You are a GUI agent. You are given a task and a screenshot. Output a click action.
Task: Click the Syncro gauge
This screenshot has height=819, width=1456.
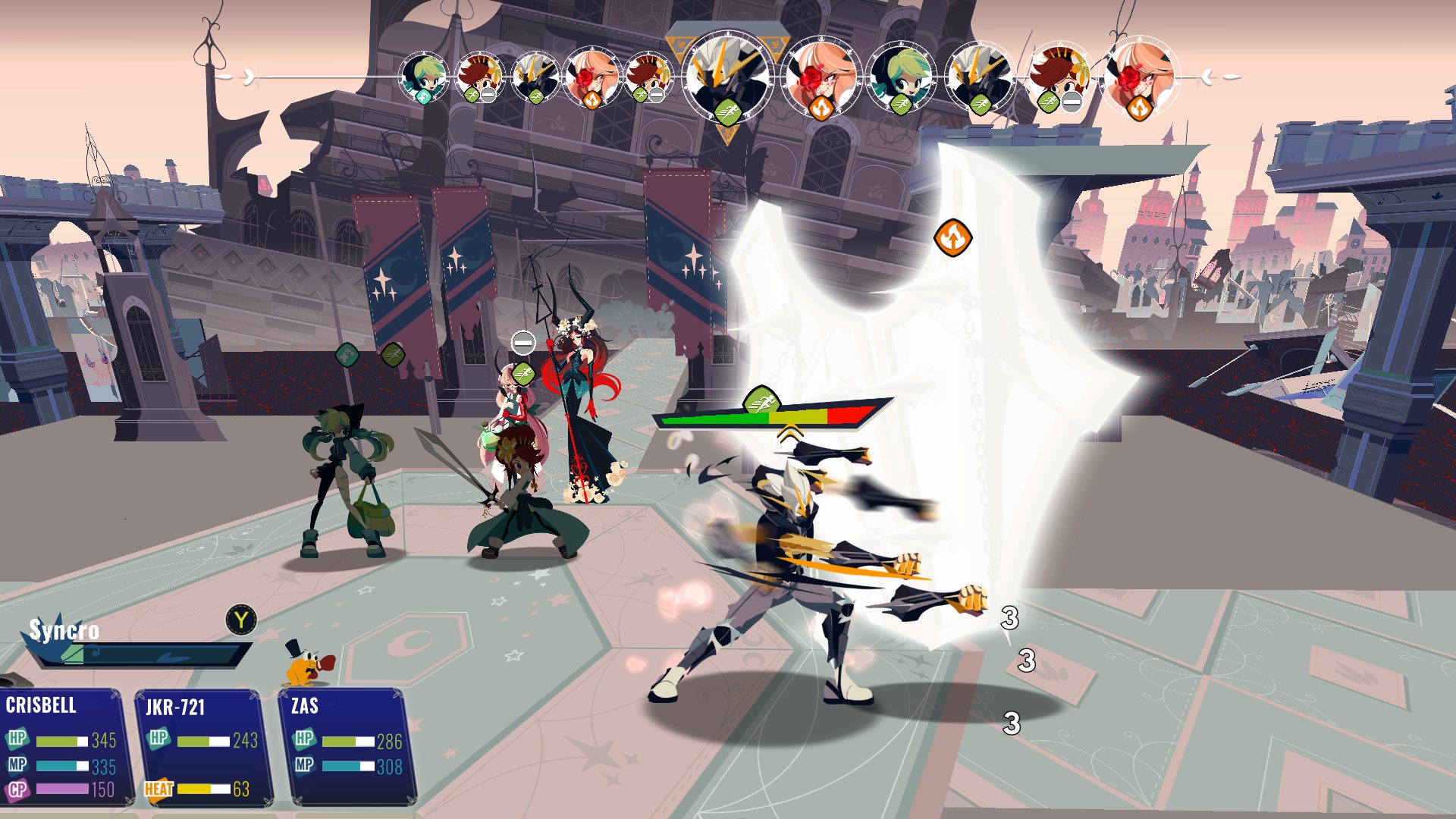(x=144, y=654)
